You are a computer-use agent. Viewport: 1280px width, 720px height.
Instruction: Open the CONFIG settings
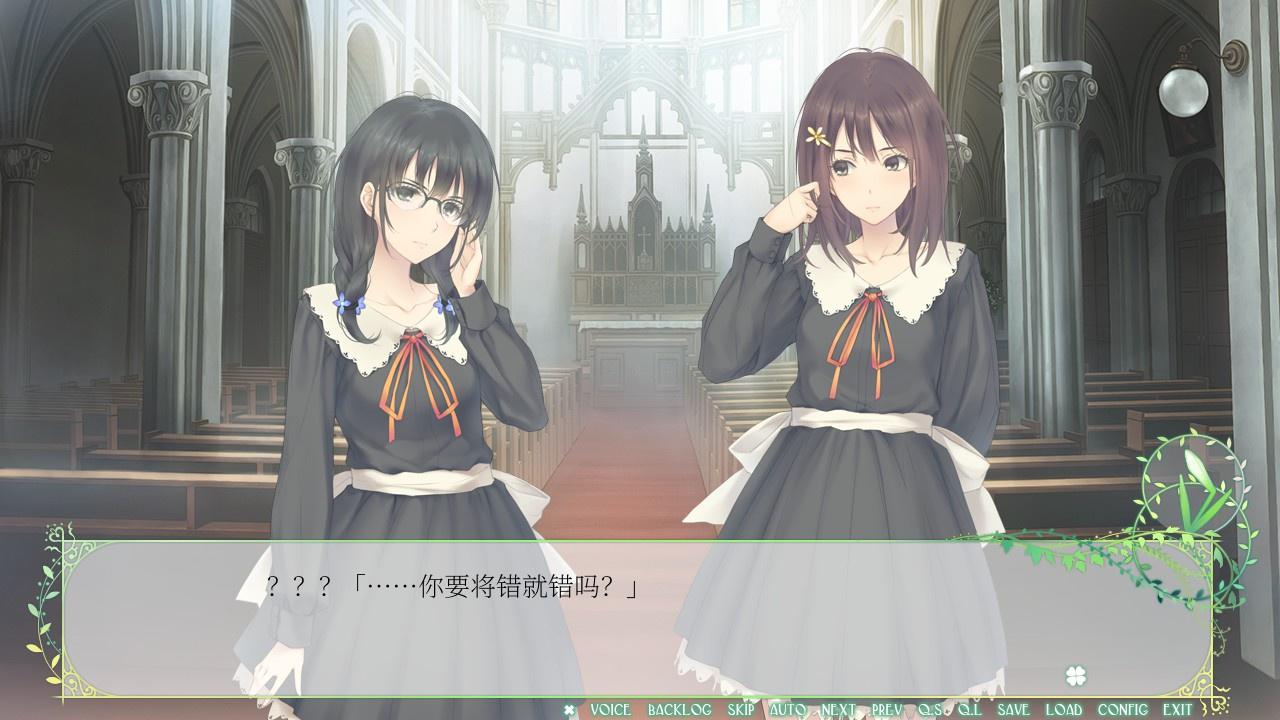(1122, 710)
